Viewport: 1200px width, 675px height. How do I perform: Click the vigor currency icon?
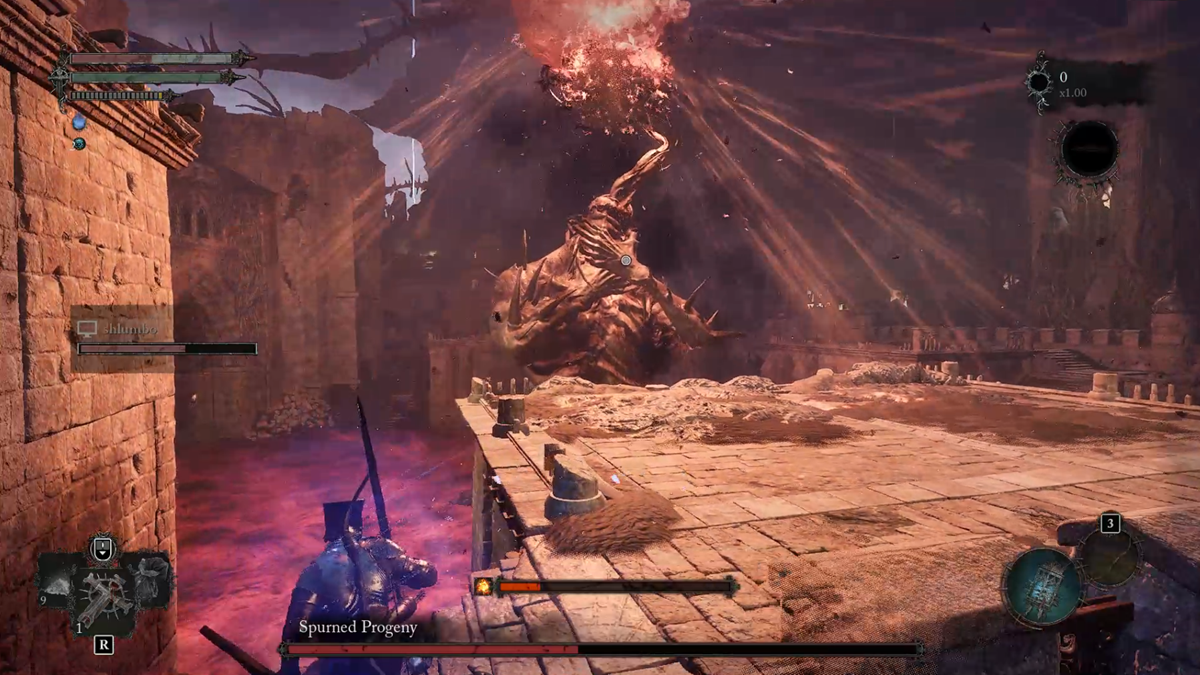[1039, 82]
